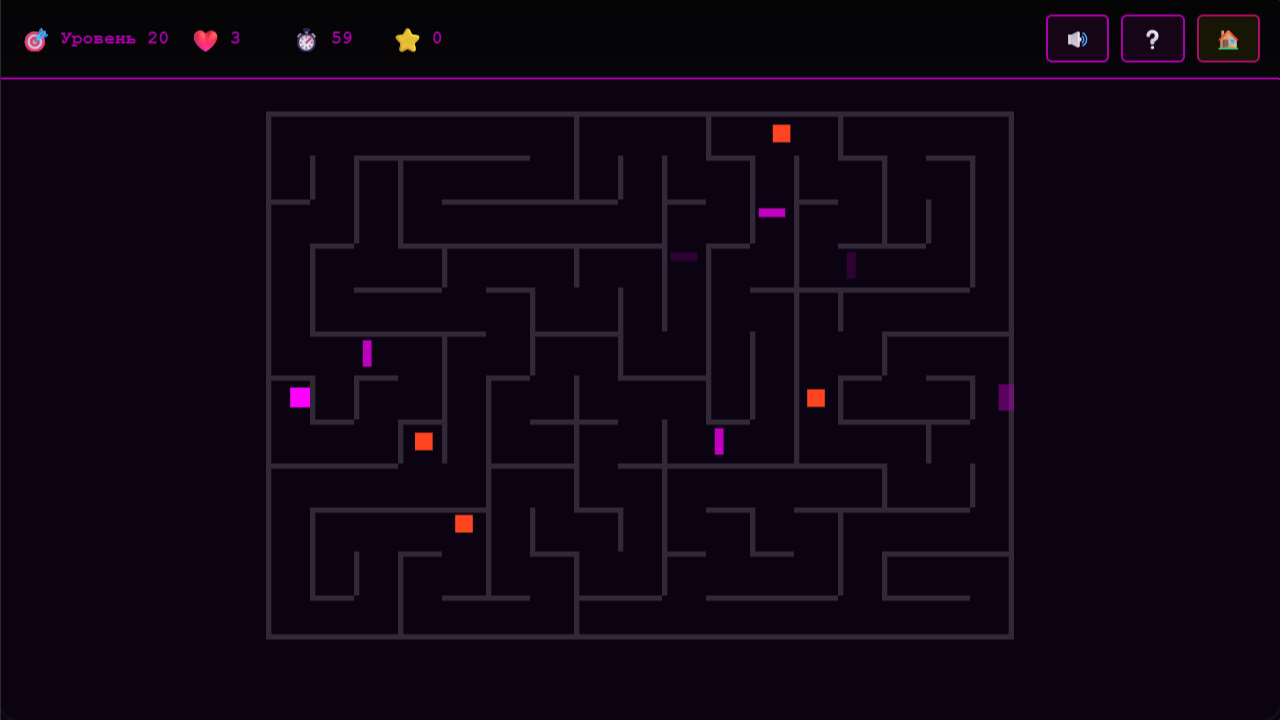Click the vertical magenta bar on maze left
Screen dimensions: 1280x720
click(367, 353)
